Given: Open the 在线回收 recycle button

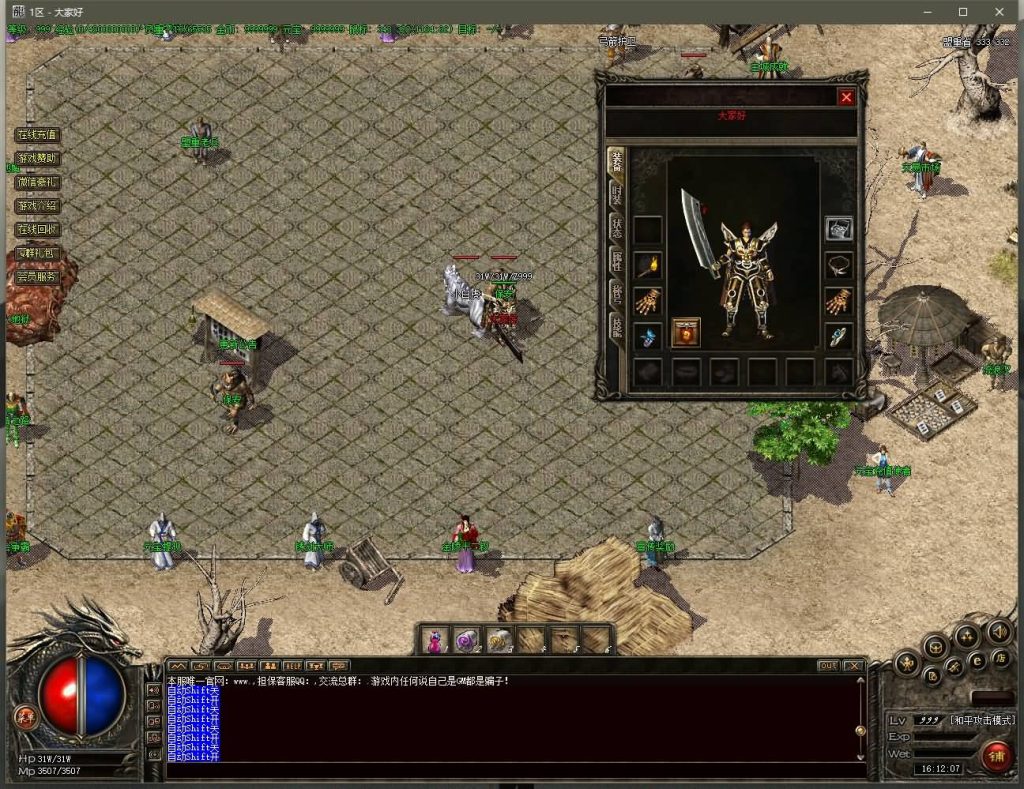Looking at the screenshot, I should click(37, 229).
